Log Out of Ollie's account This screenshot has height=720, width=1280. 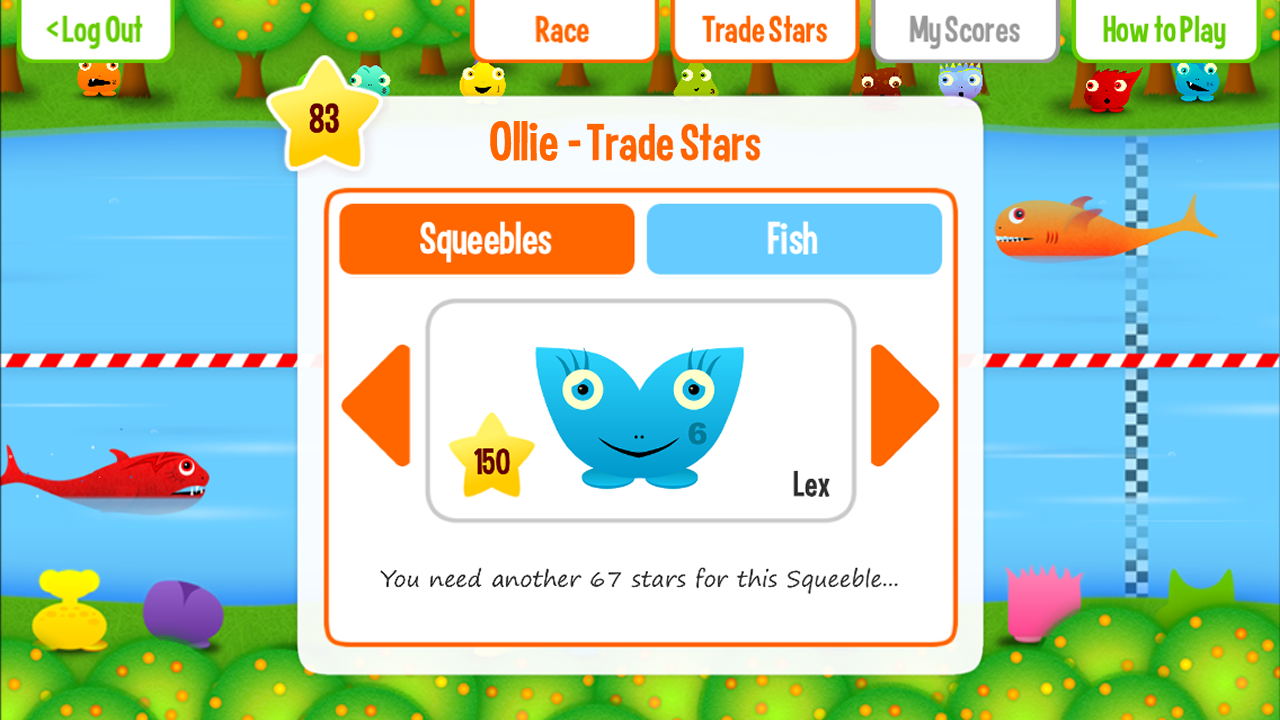click(x=95, y=30)
